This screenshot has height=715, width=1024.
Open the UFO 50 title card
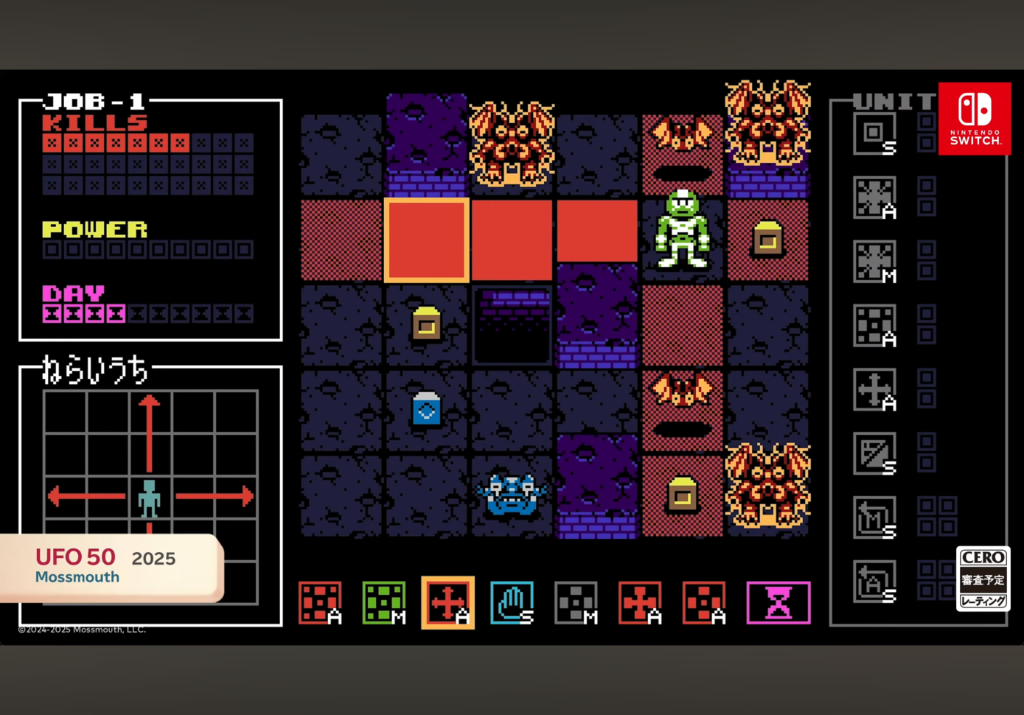110,566
